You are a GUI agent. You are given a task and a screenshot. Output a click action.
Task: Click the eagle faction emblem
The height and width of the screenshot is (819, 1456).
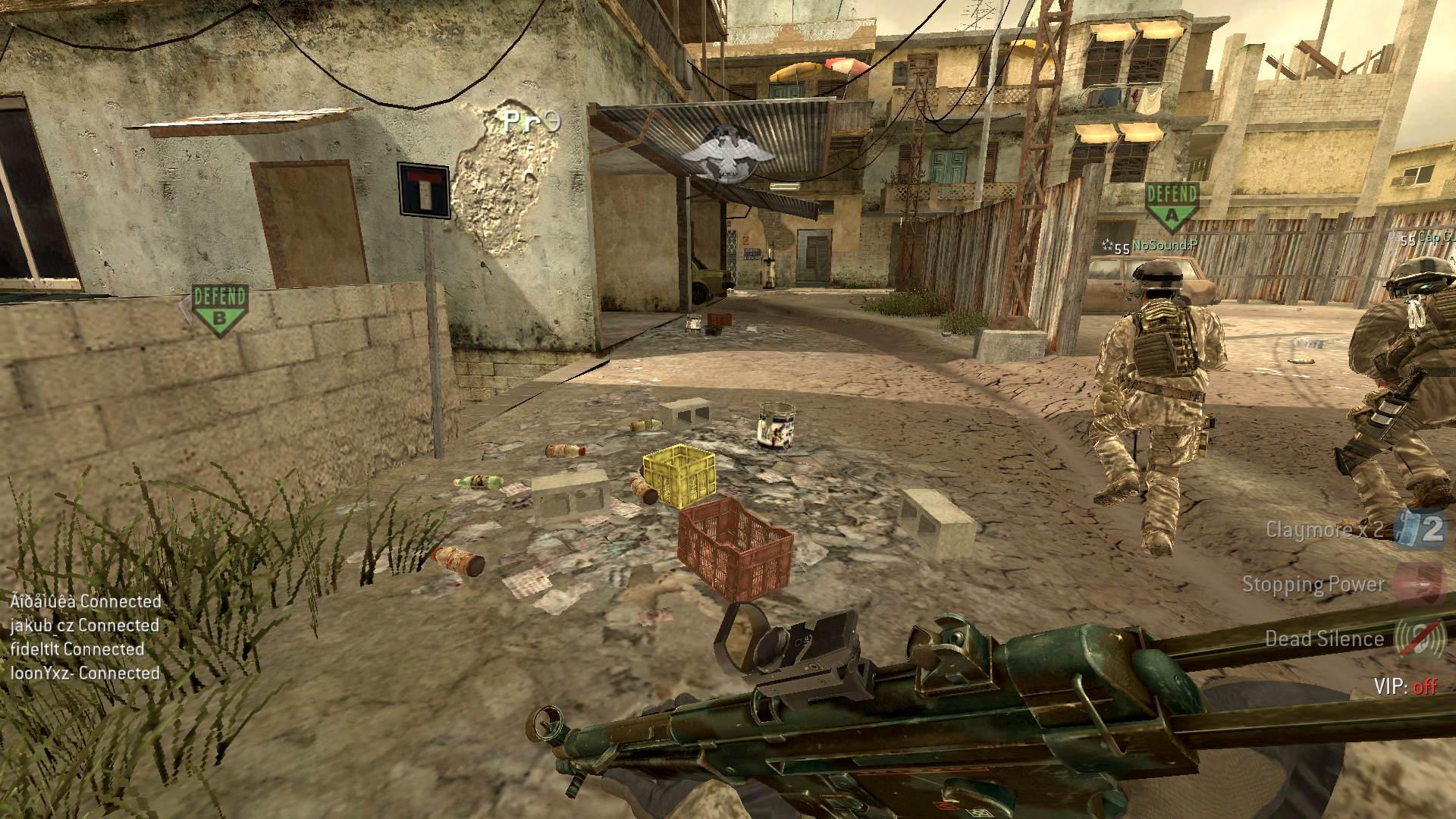[x=726, y=155]
